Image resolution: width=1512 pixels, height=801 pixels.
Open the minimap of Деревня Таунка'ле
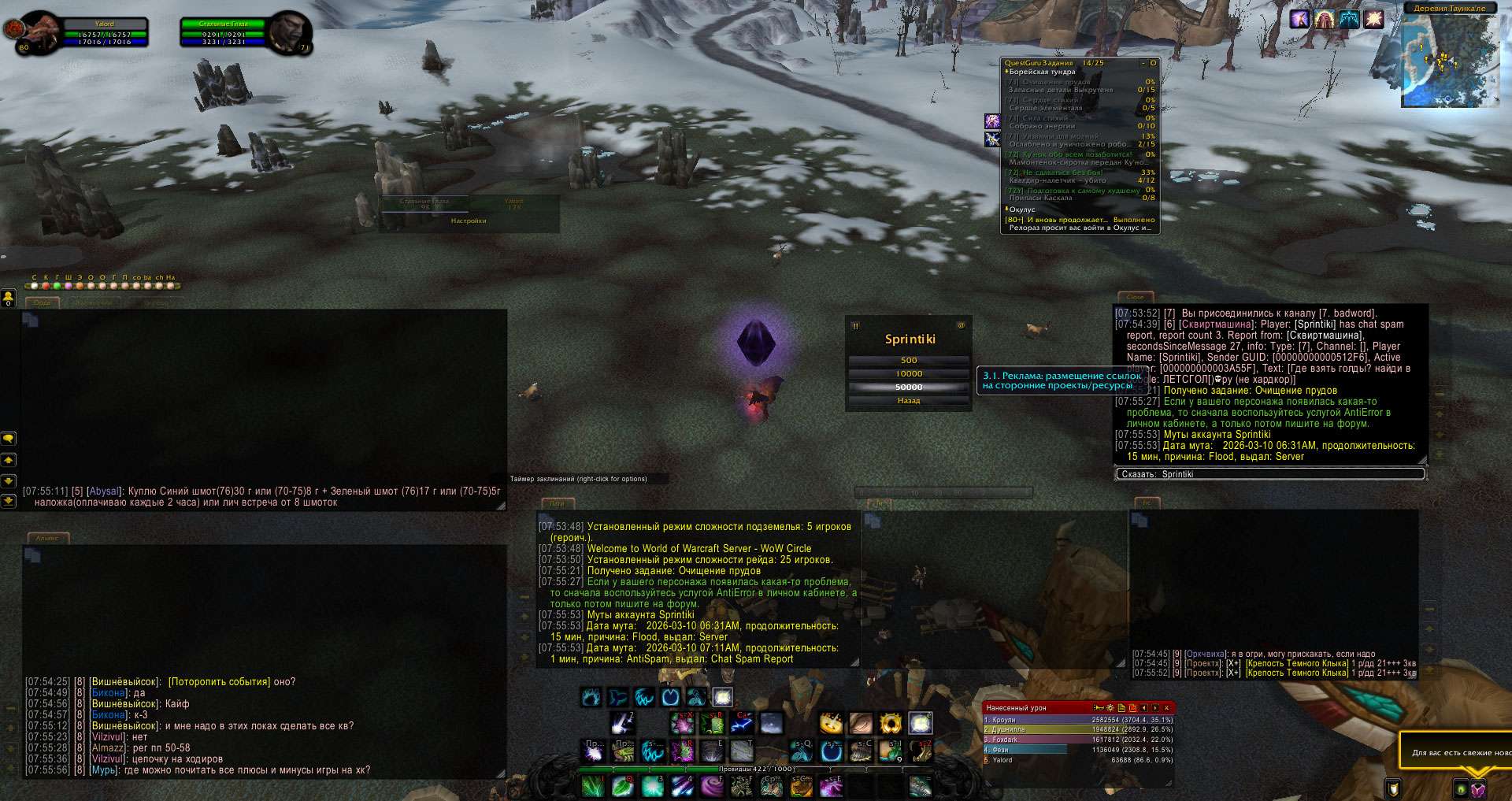1449,61
